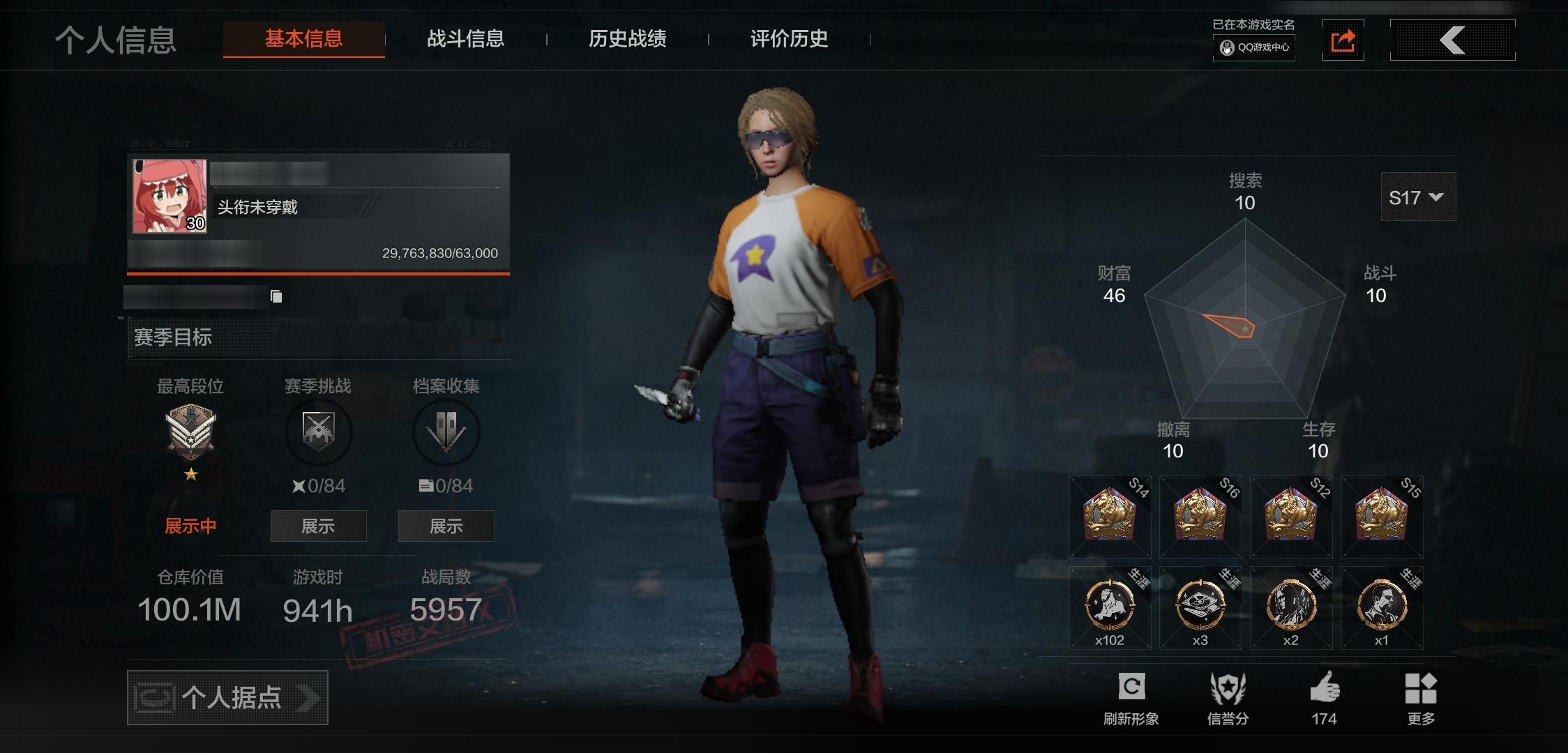
Task: Go back with the arrow button
Action: coord(1452,40)
